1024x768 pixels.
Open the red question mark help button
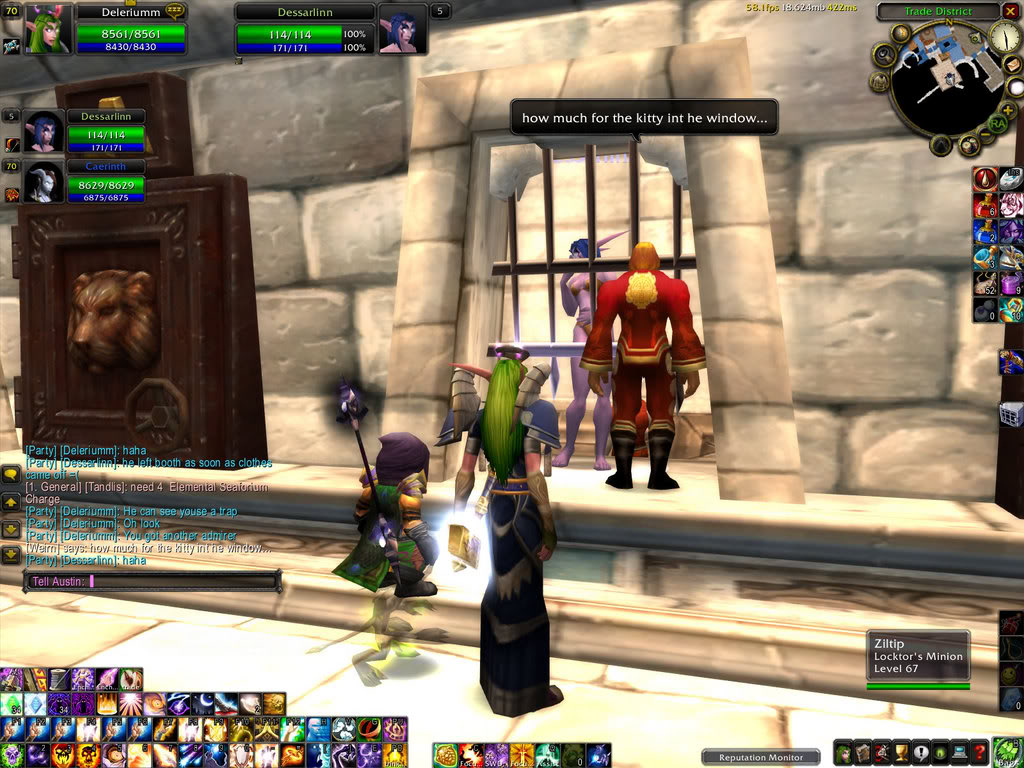(x=980, y=753)
